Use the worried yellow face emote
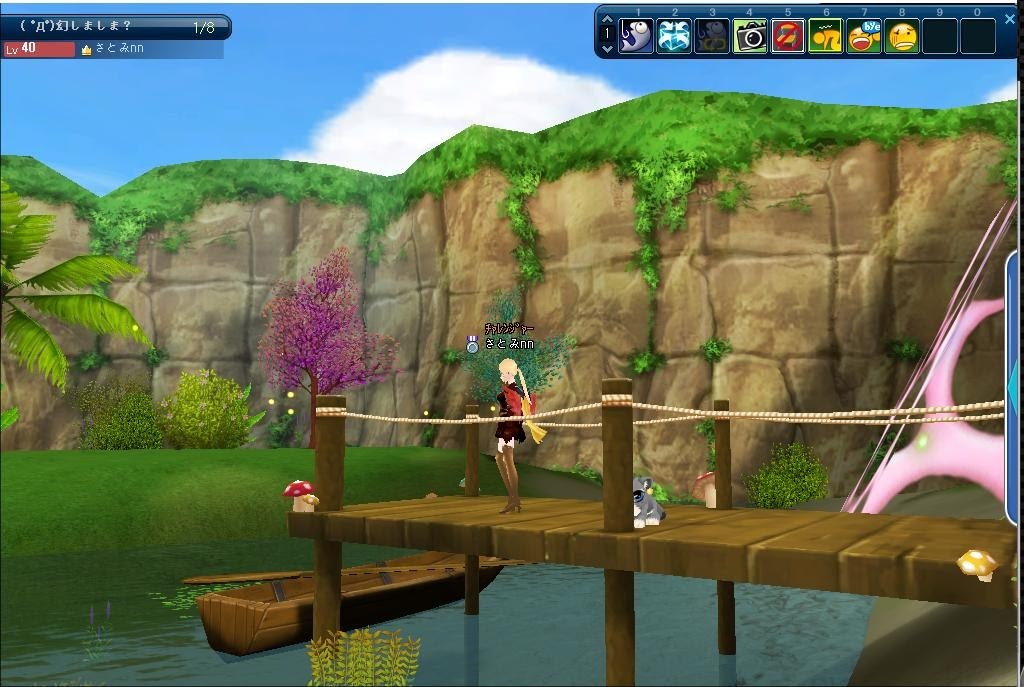 (x=902, y=36)
